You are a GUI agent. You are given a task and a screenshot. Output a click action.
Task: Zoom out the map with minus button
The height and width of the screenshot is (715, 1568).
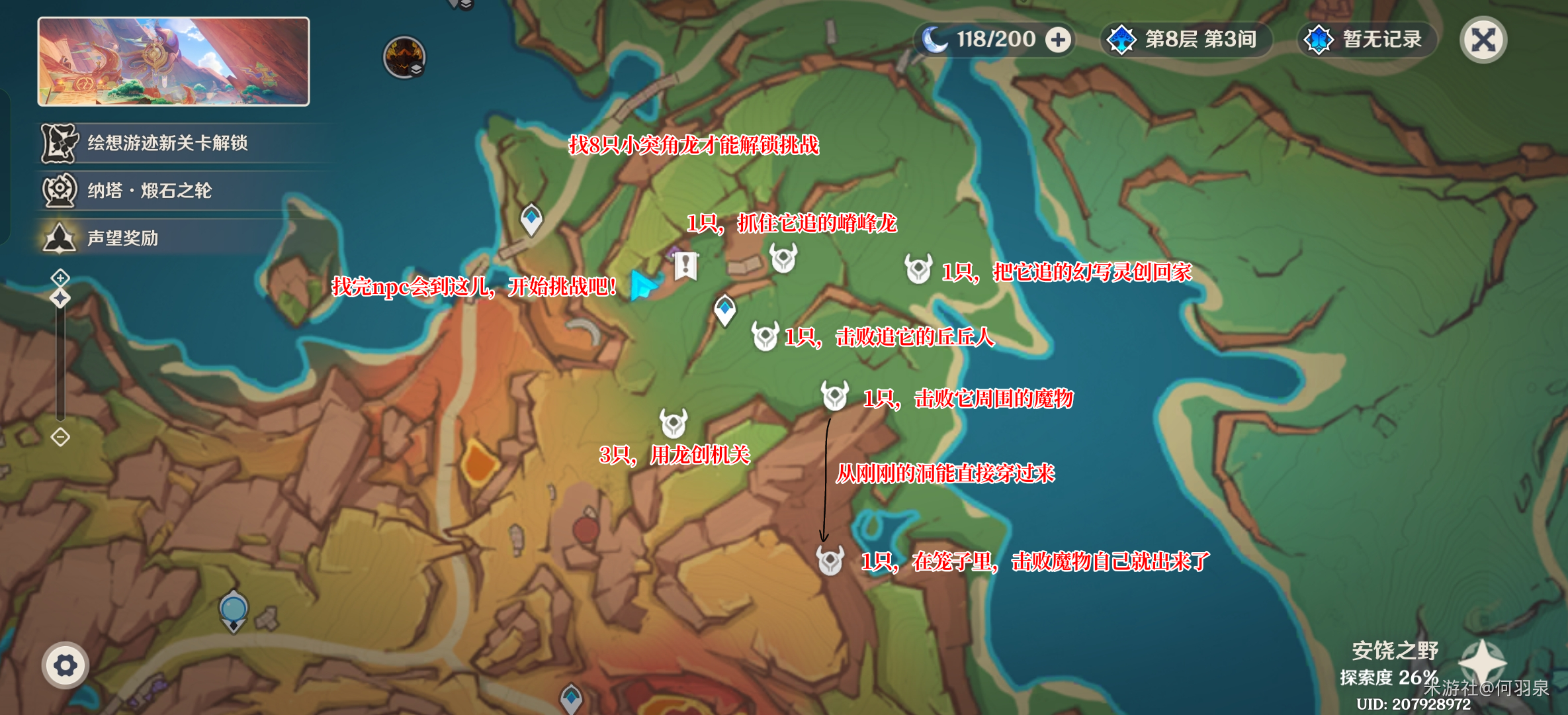[60, 437]
